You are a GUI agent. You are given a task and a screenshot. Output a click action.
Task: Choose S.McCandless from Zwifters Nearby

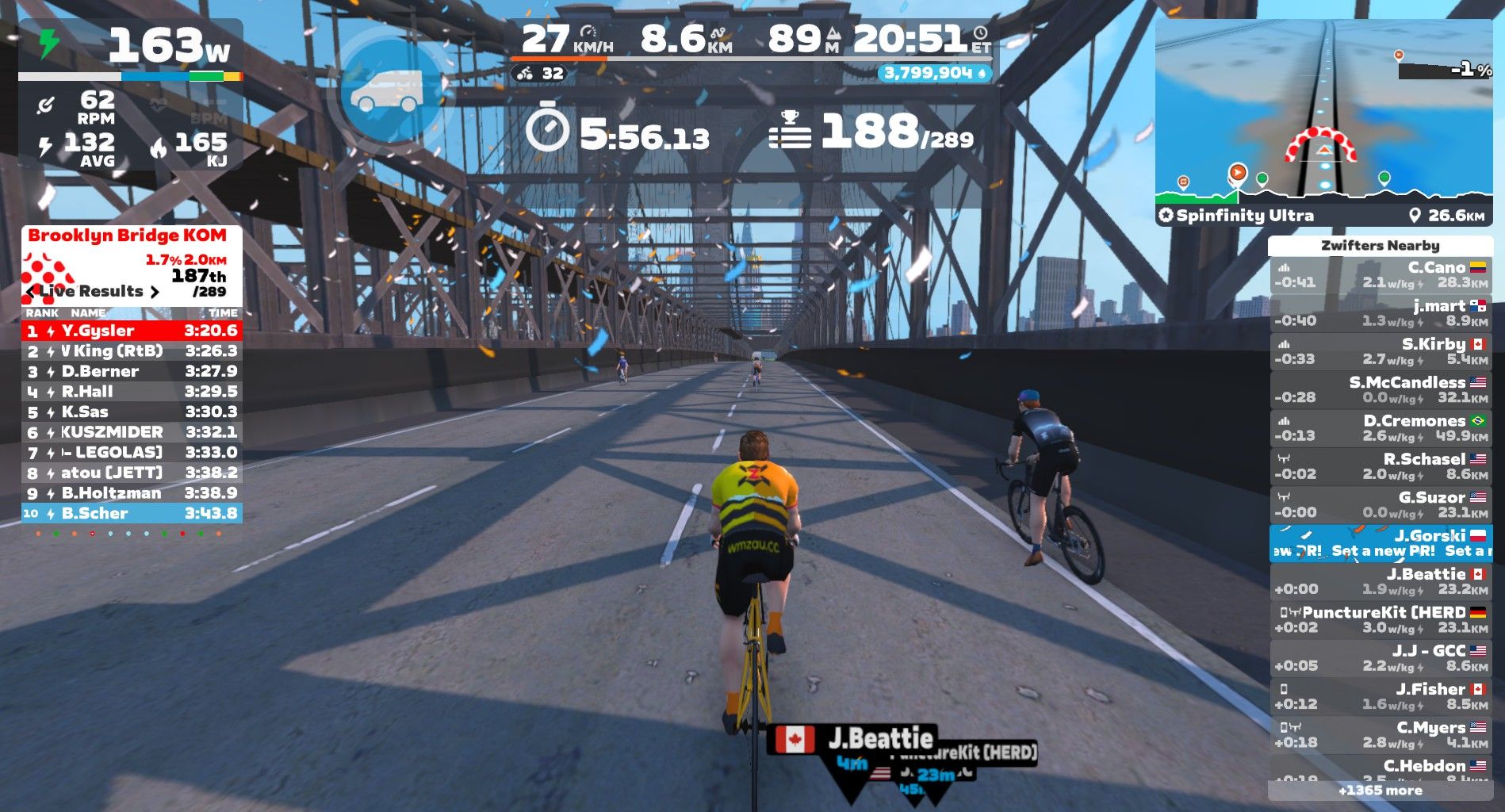[x=1381, y=389]
